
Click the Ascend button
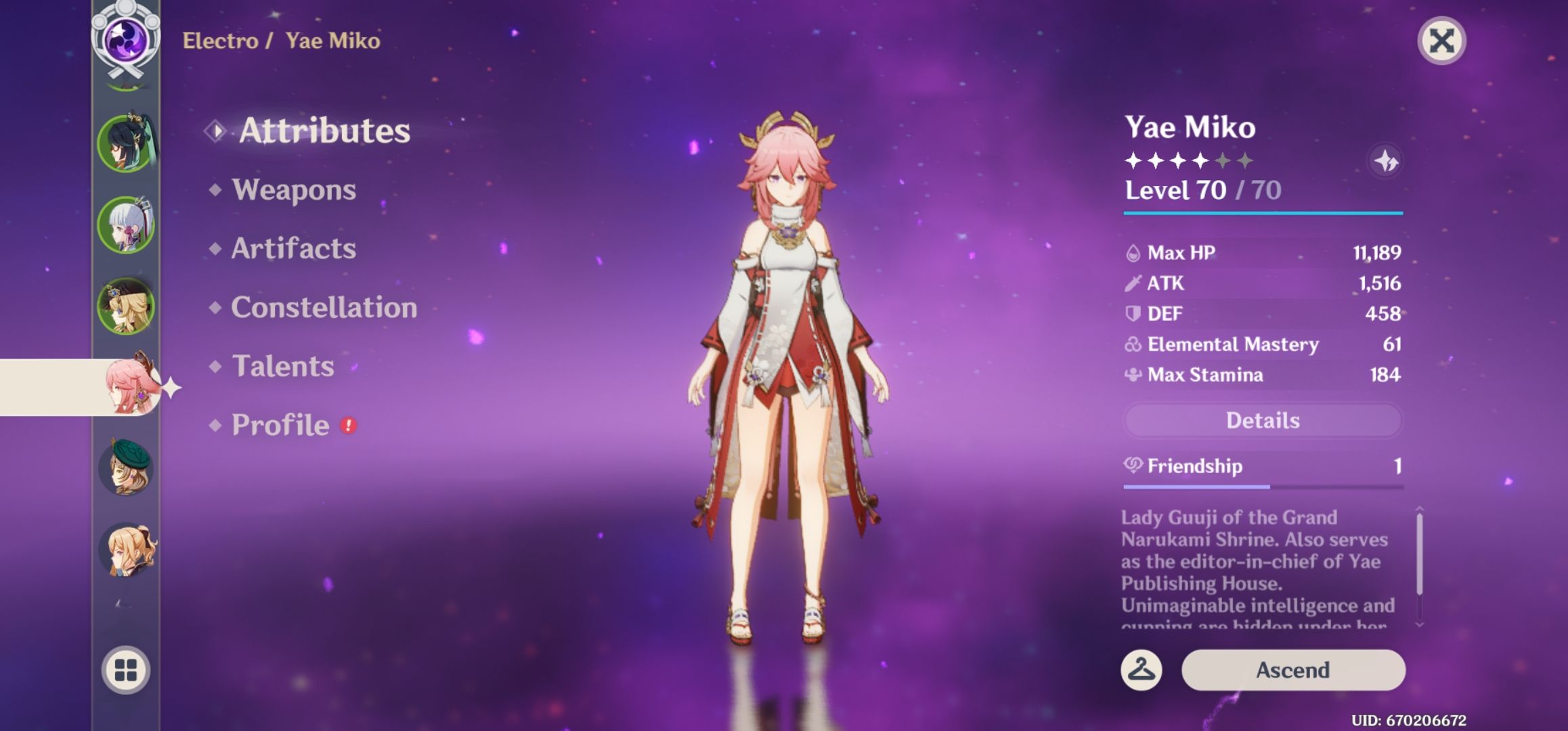[1292, 670]
